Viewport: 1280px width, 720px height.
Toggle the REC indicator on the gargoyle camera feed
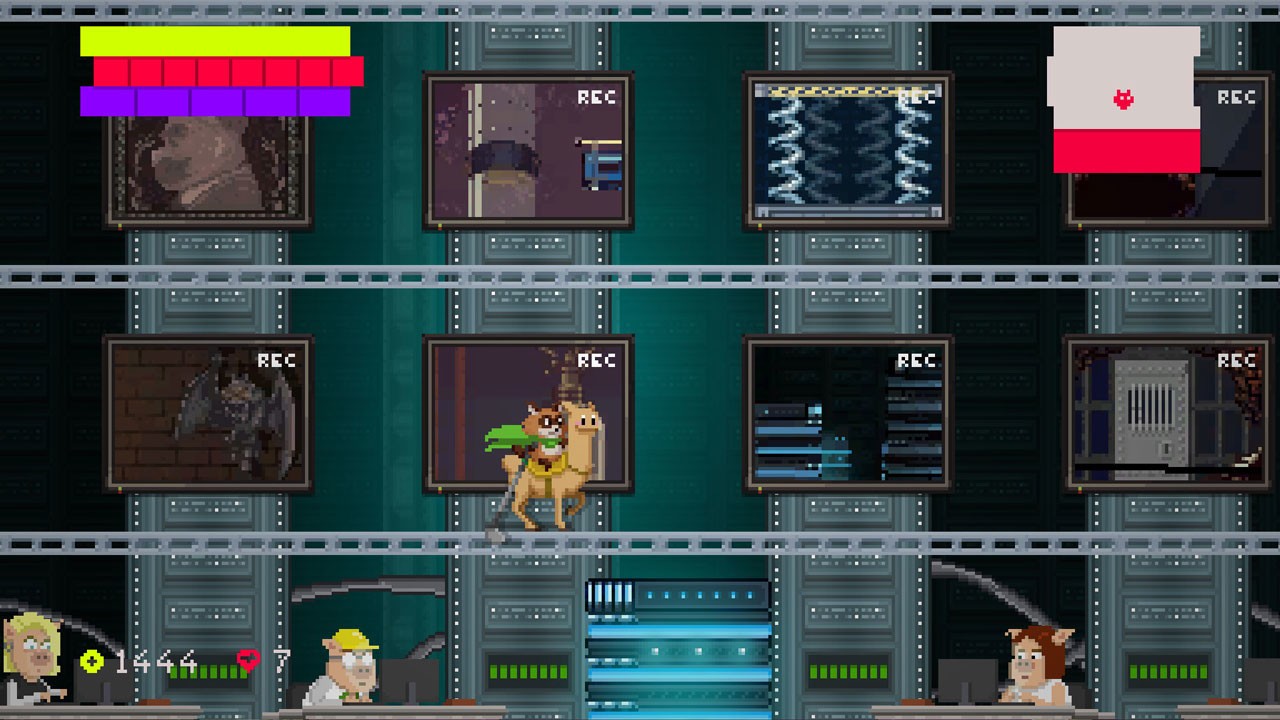click(277, 361)
